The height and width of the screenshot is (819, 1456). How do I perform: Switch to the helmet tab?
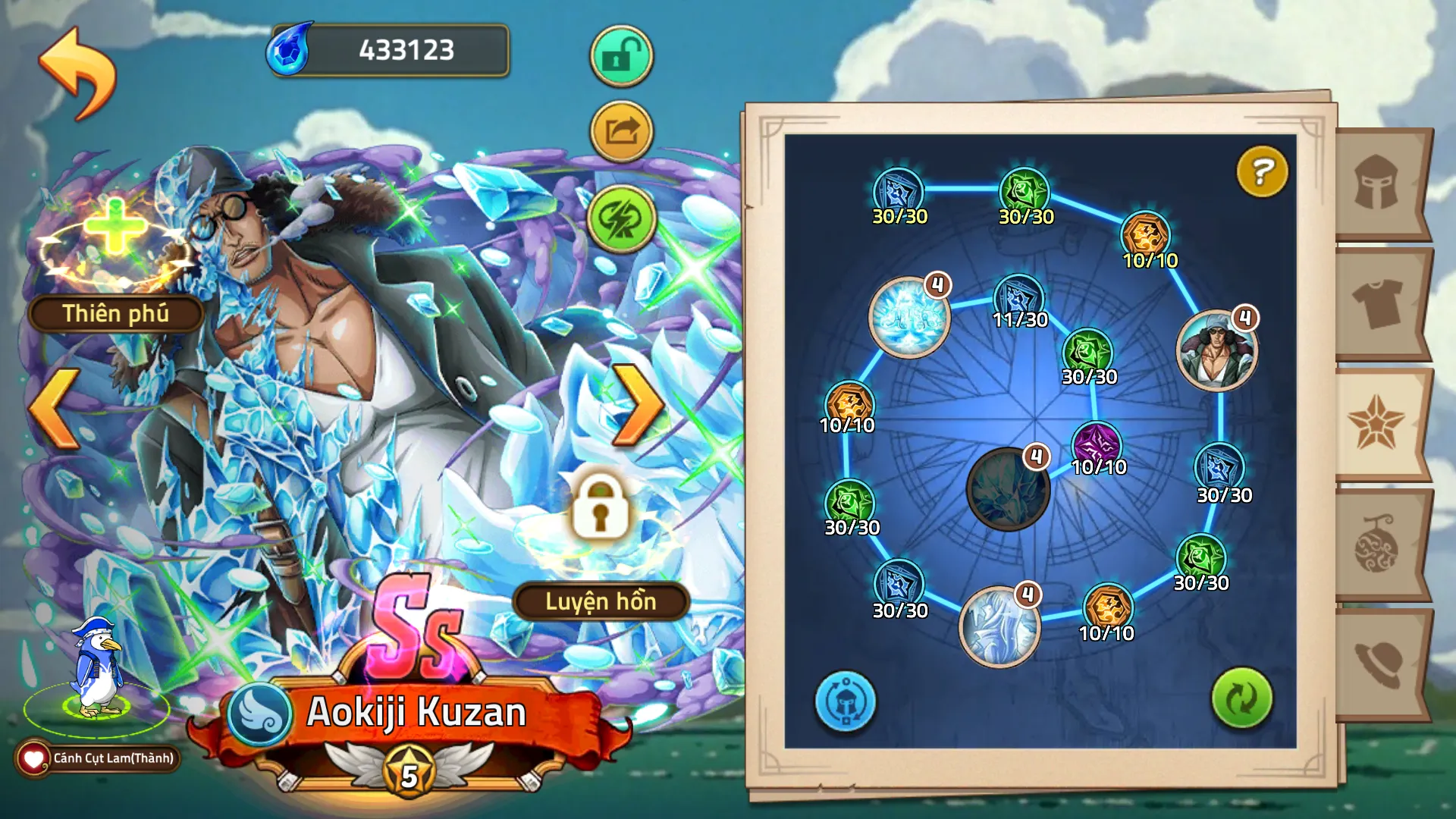pyautogui.click(x=1377, y=184)
